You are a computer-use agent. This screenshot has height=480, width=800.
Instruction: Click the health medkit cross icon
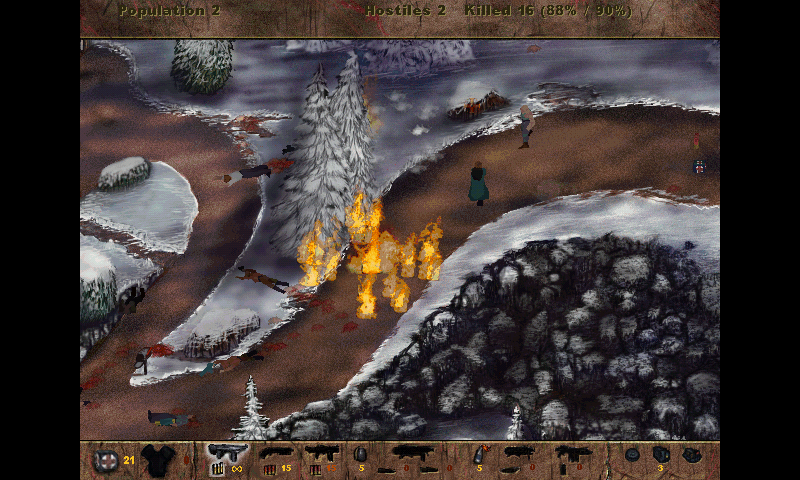(104, 460)
